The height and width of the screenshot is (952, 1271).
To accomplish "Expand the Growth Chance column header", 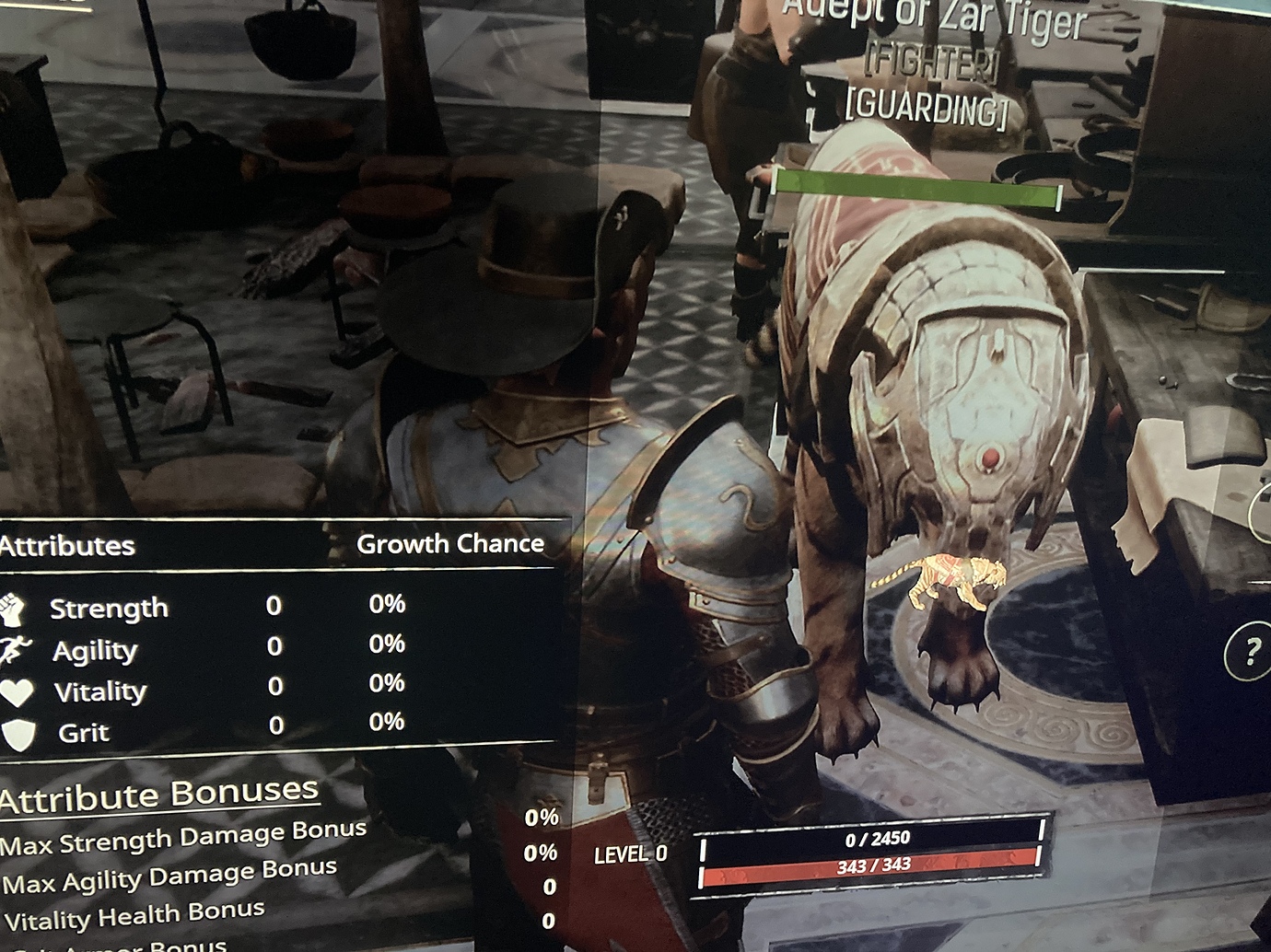I will click(451, 542).
